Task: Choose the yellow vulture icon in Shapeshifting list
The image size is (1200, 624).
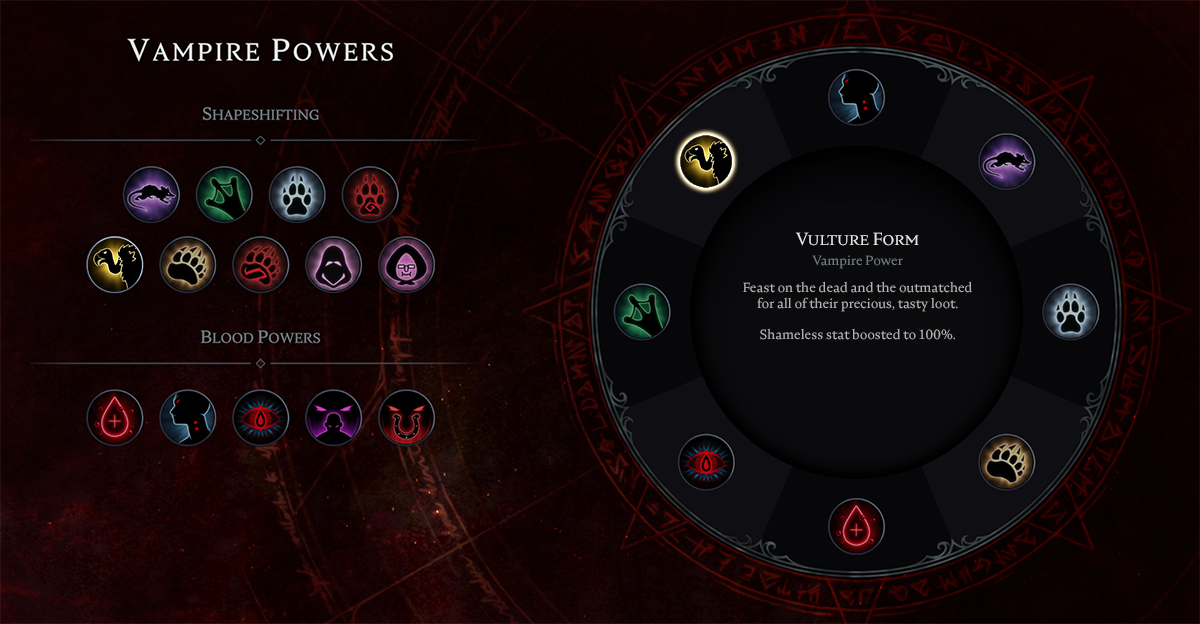Action: [115, 264]
